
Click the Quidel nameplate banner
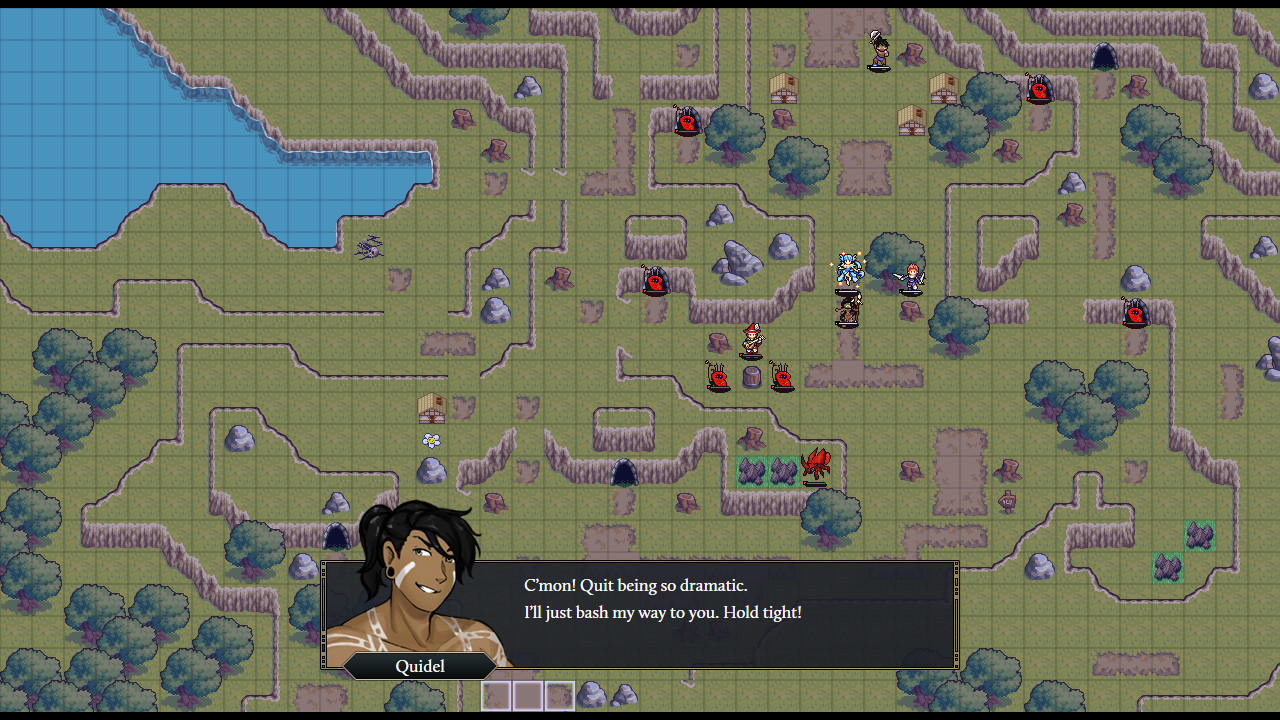coord(418,666)
